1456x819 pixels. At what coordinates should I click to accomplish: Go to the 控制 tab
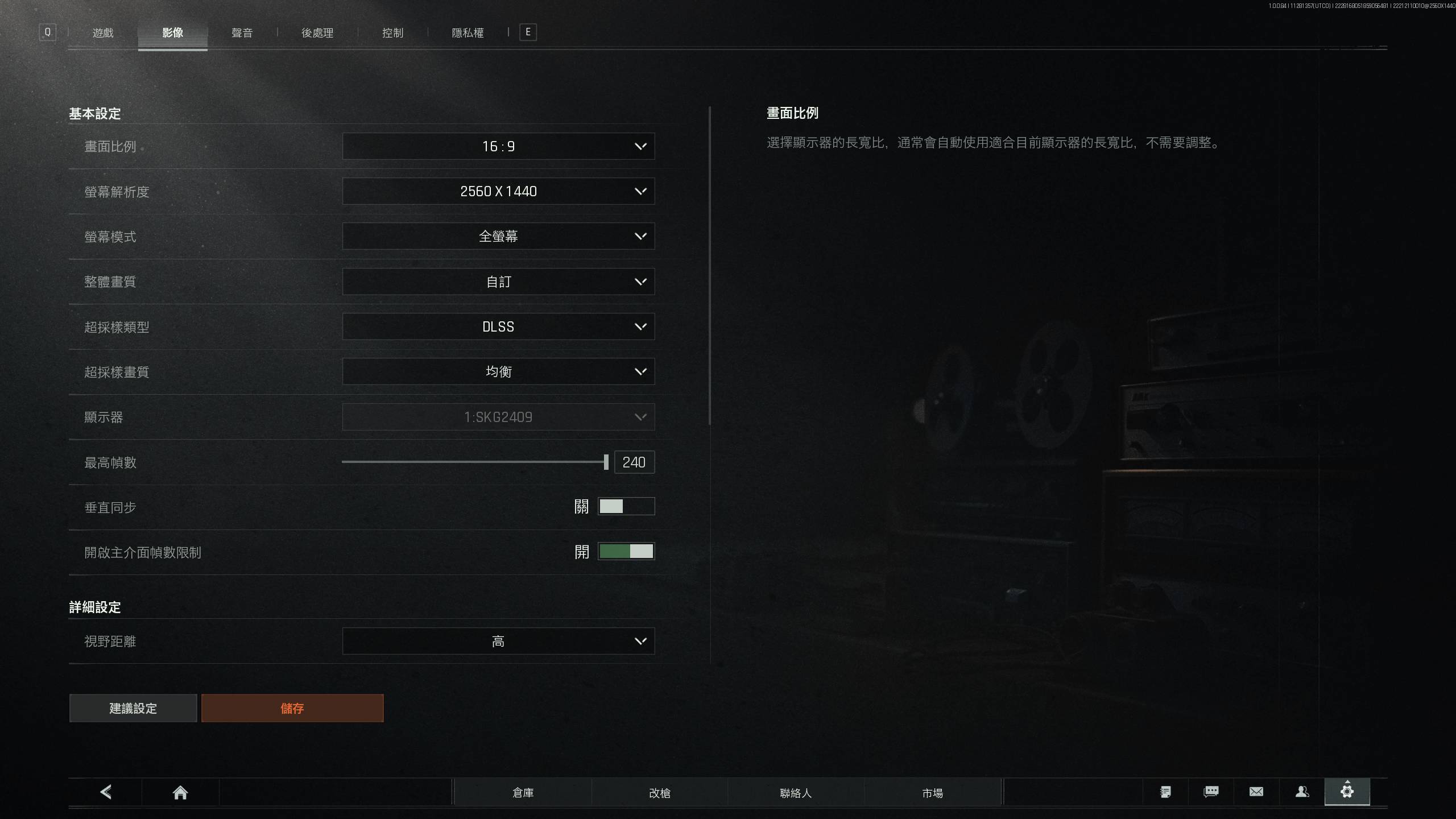pos(392,33)
